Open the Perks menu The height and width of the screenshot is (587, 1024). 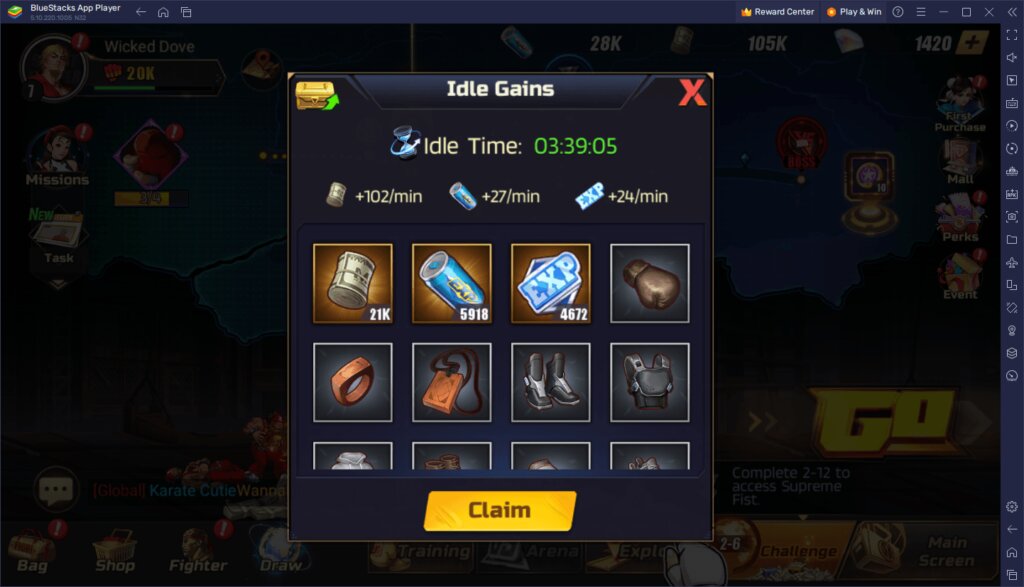(x=960, y=218)
